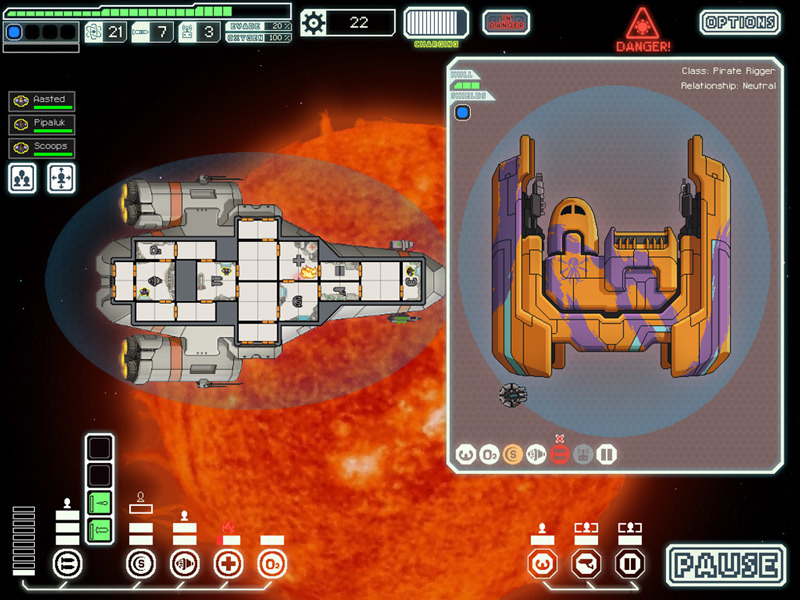Click the medbay cross system icon
Viewport: 800px width, 600px height.
click(x=228, y=564)
